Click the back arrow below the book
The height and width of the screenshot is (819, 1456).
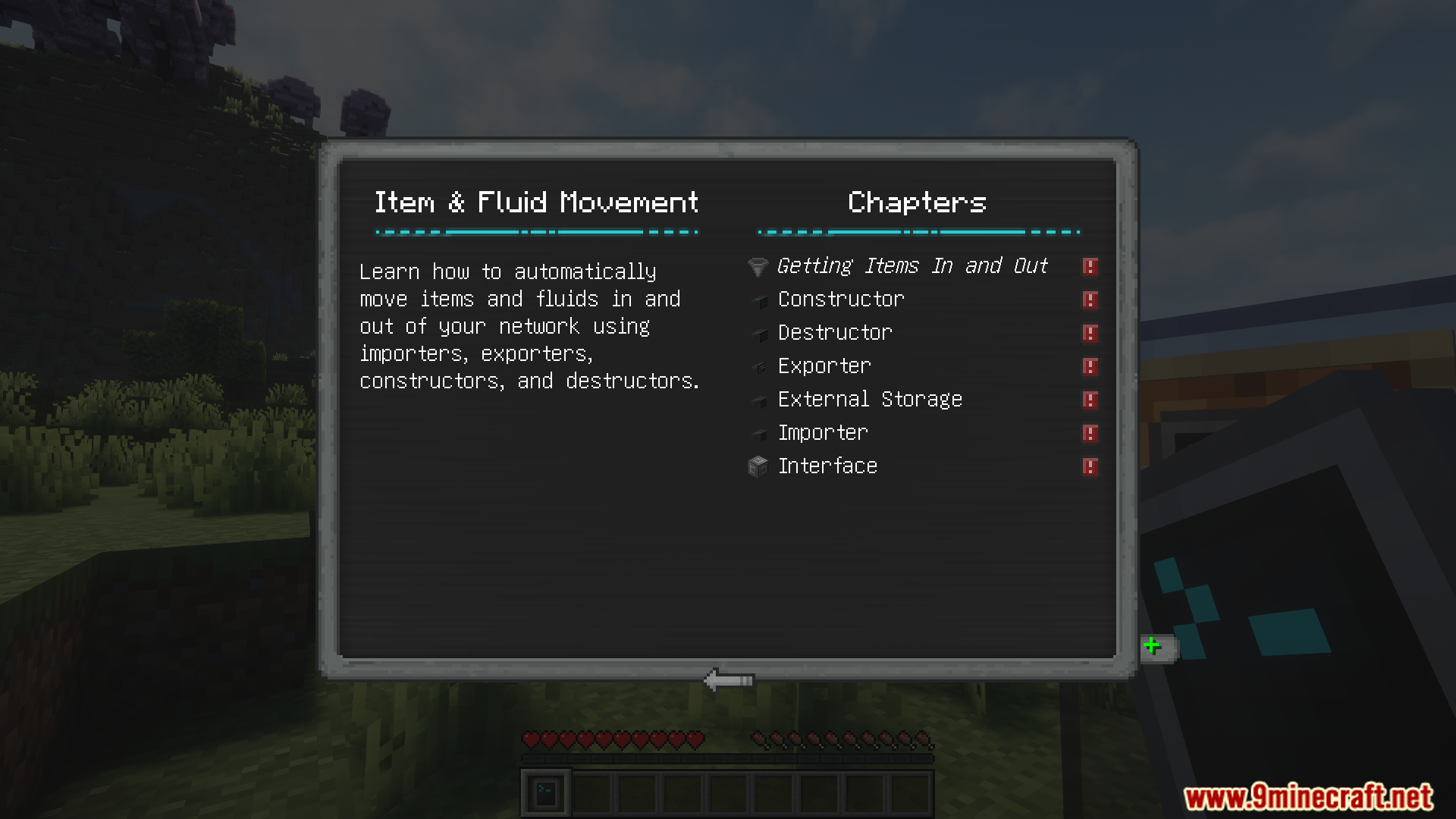pos(728,680)
